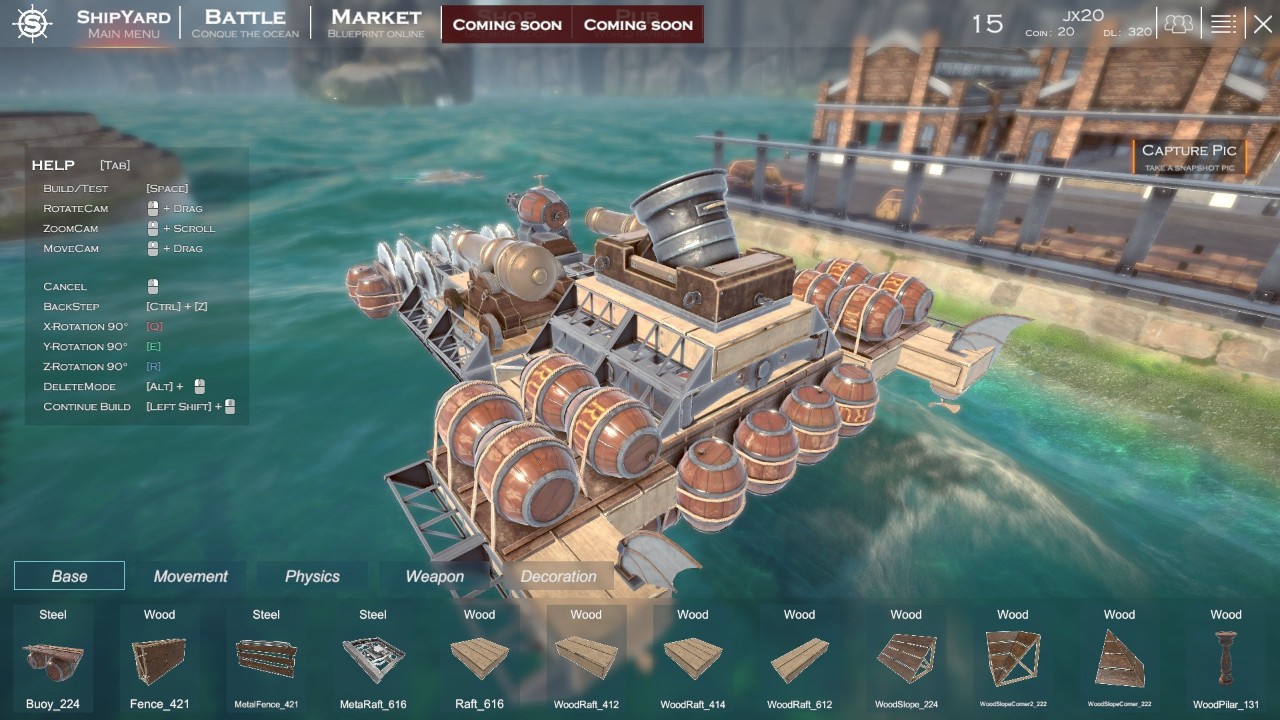The image size is (1280, 720).
Task: Pick the MetalFence_421 steel part
Action: [266, 660]
